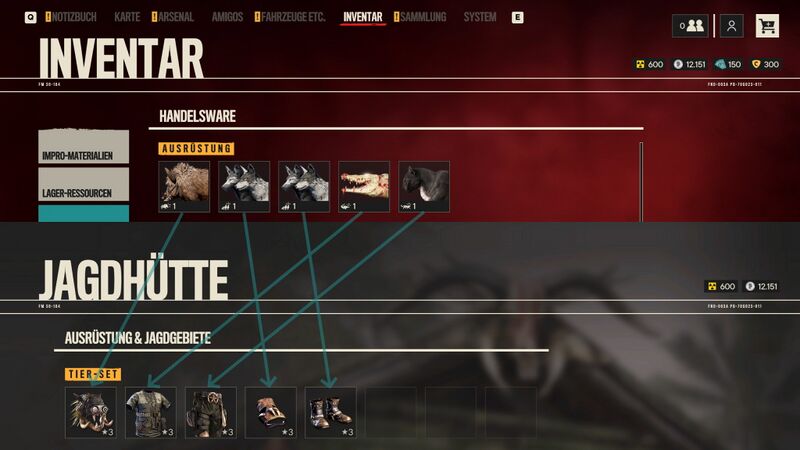800x450 pixels.
Task: Switch to the Sammlung tab
Action: tap(423, 17)
